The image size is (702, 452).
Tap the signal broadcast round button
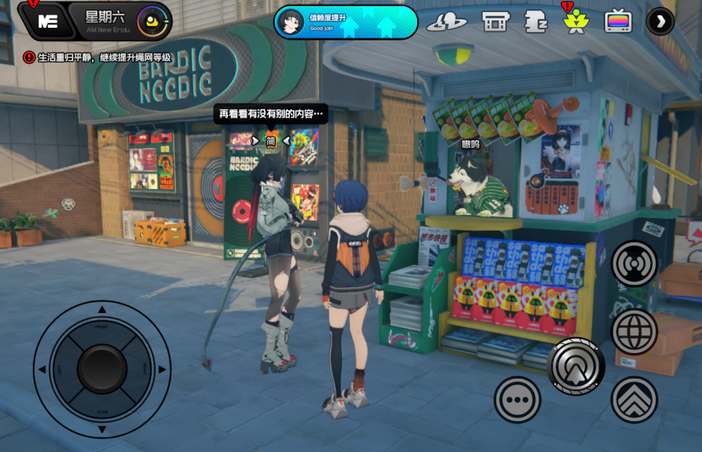point(635,264)
